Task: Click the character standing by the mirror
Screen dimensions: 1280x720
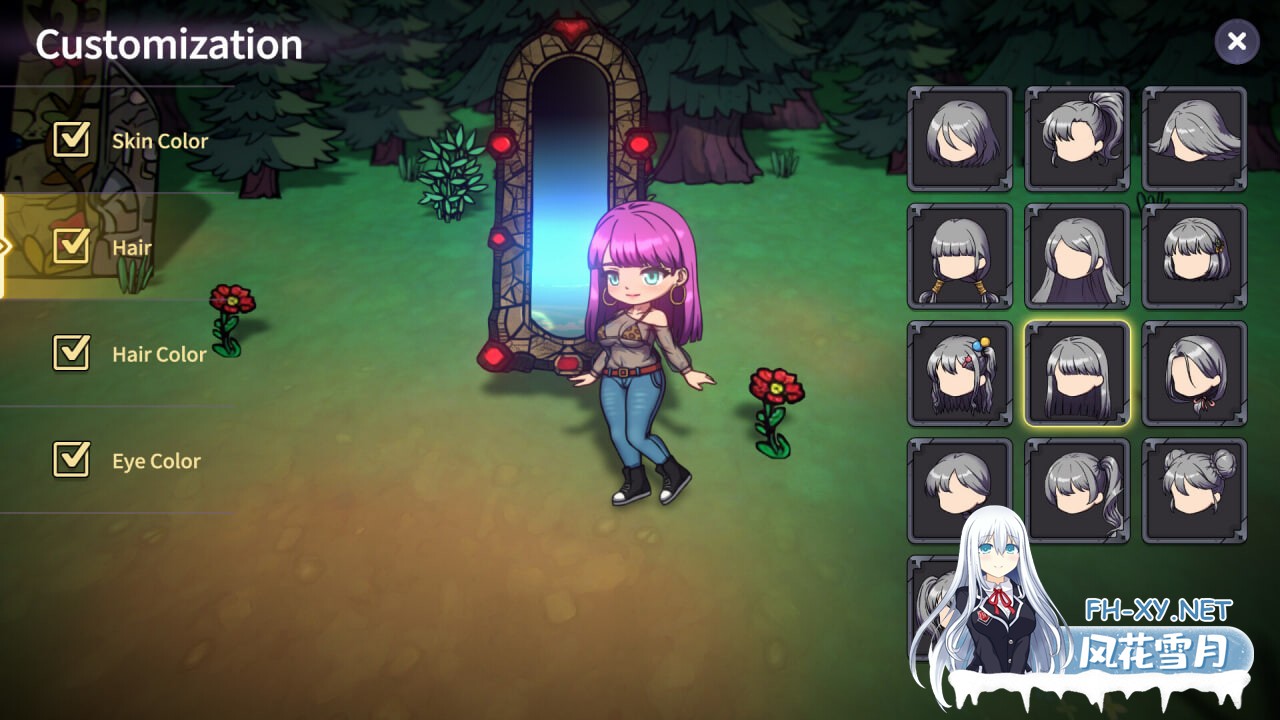Action: (635, 350)
